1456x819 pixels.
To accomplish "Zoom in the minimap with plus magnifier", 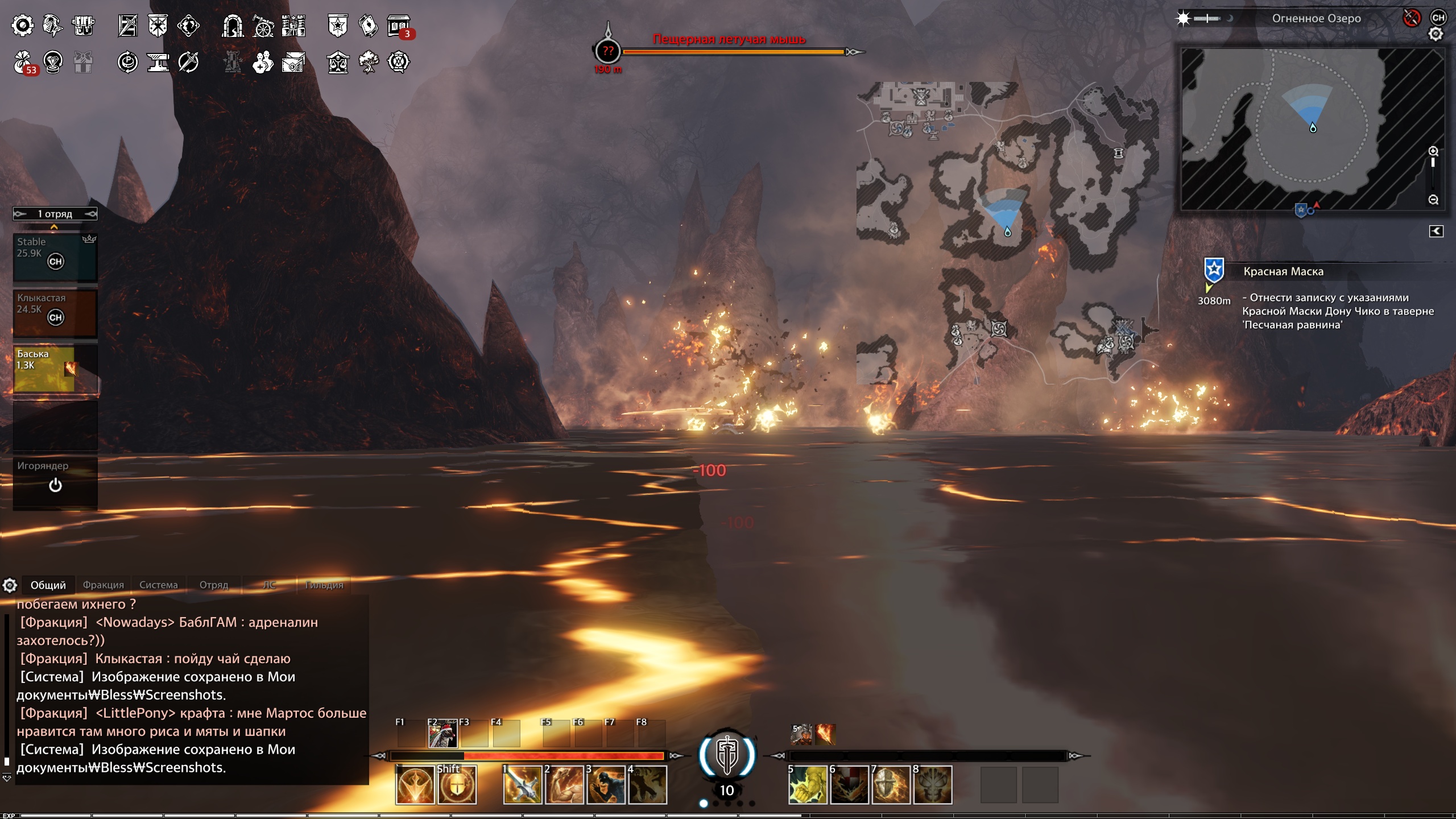I will (x=1433, y=151).
